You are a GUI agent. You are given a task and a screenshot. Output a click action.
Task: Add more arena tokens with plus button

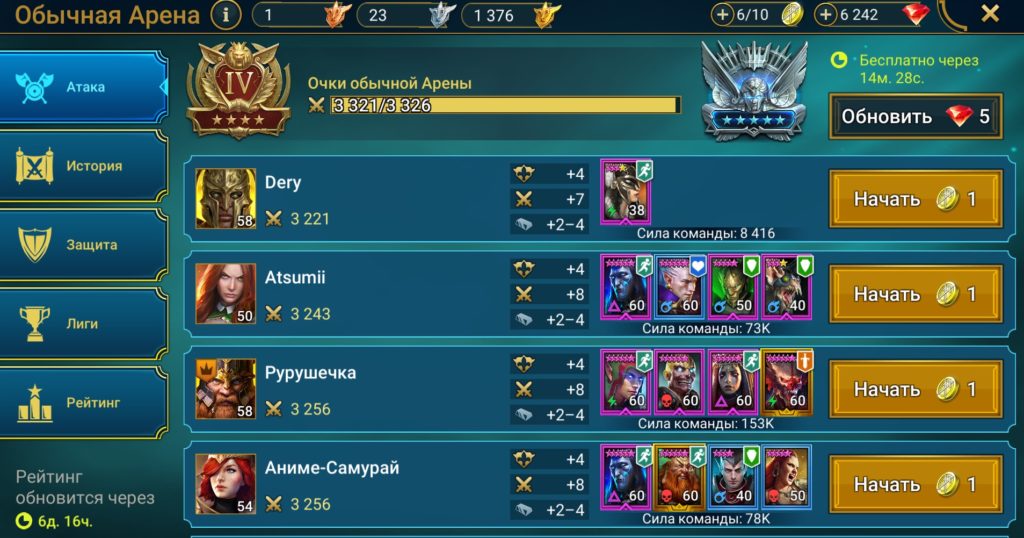(723, 15)
